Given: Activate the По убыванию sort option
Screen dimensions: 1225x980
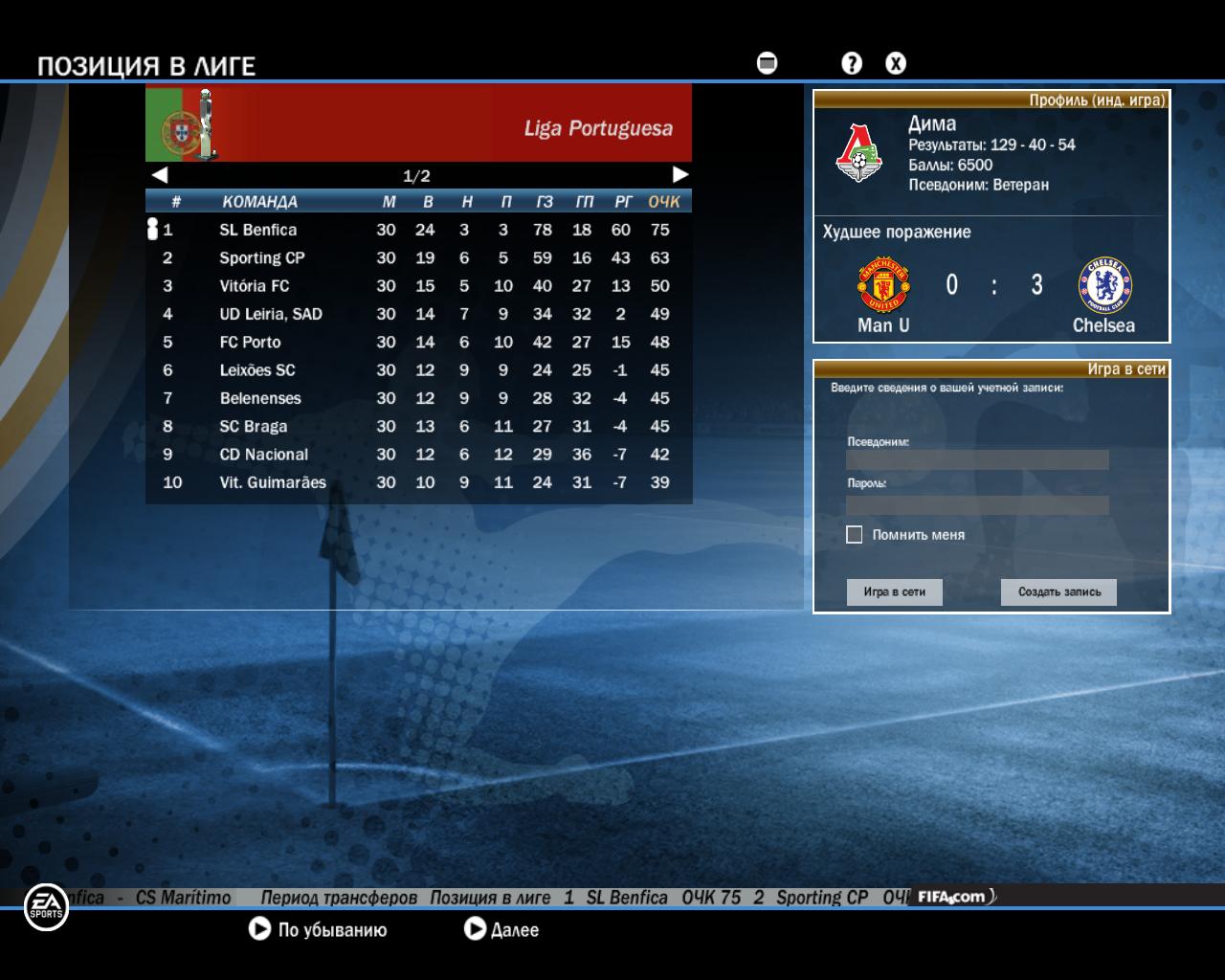Looking at the screenshot, I should (319, 929).
